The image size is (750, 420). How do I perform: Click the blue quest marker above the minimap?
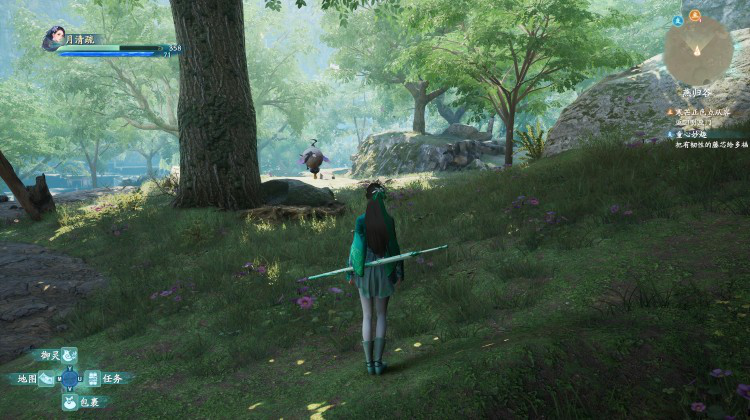pos(678,19)
